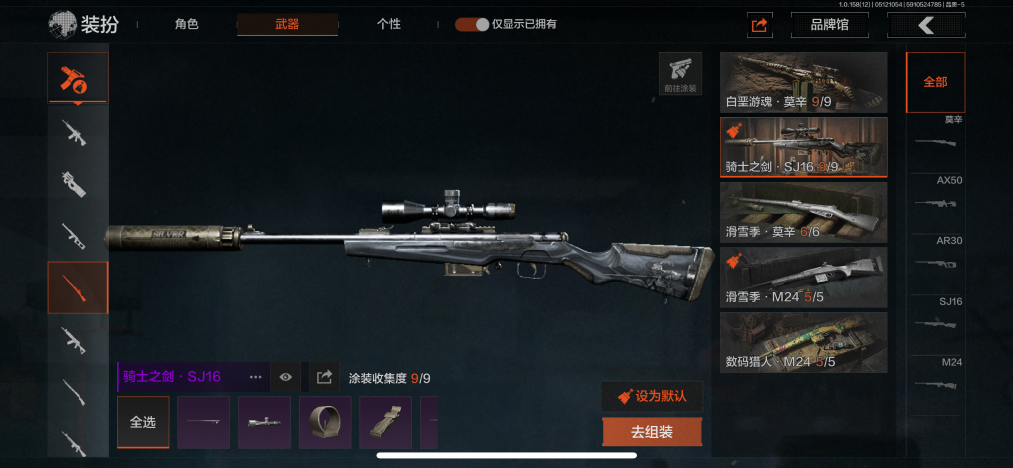The height and width of the screenshot is (468, 1013).
Task: Switch to the 角色 tab
Action: pos(186,24)
